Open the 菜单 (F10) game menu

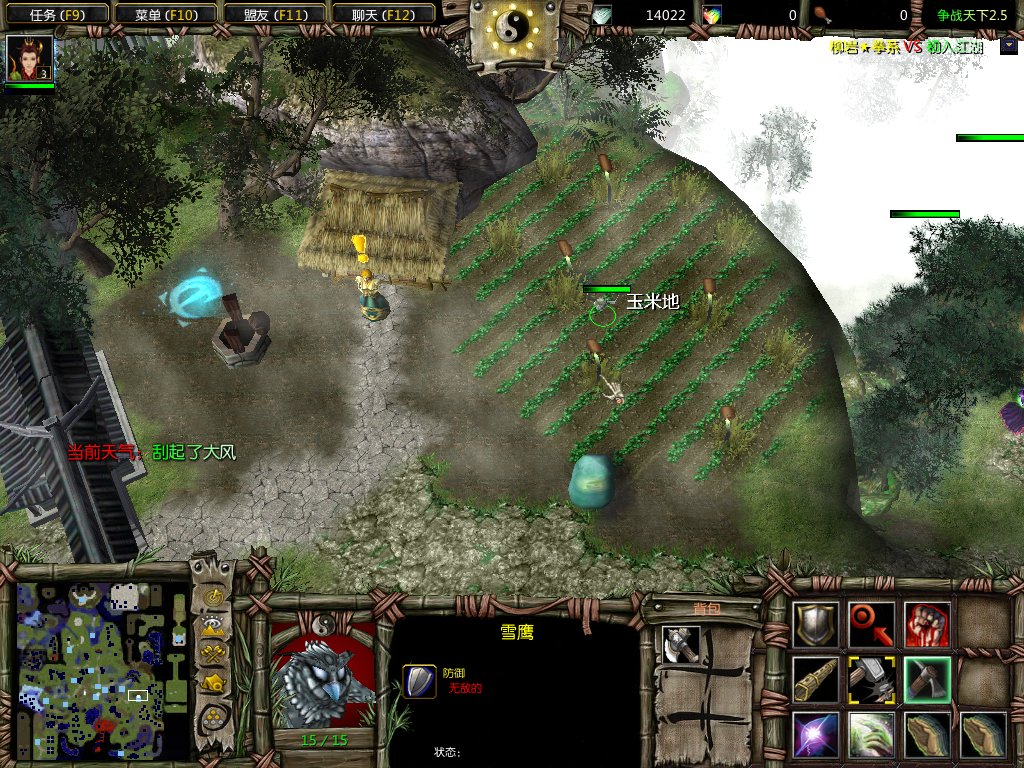pos(164,15)
